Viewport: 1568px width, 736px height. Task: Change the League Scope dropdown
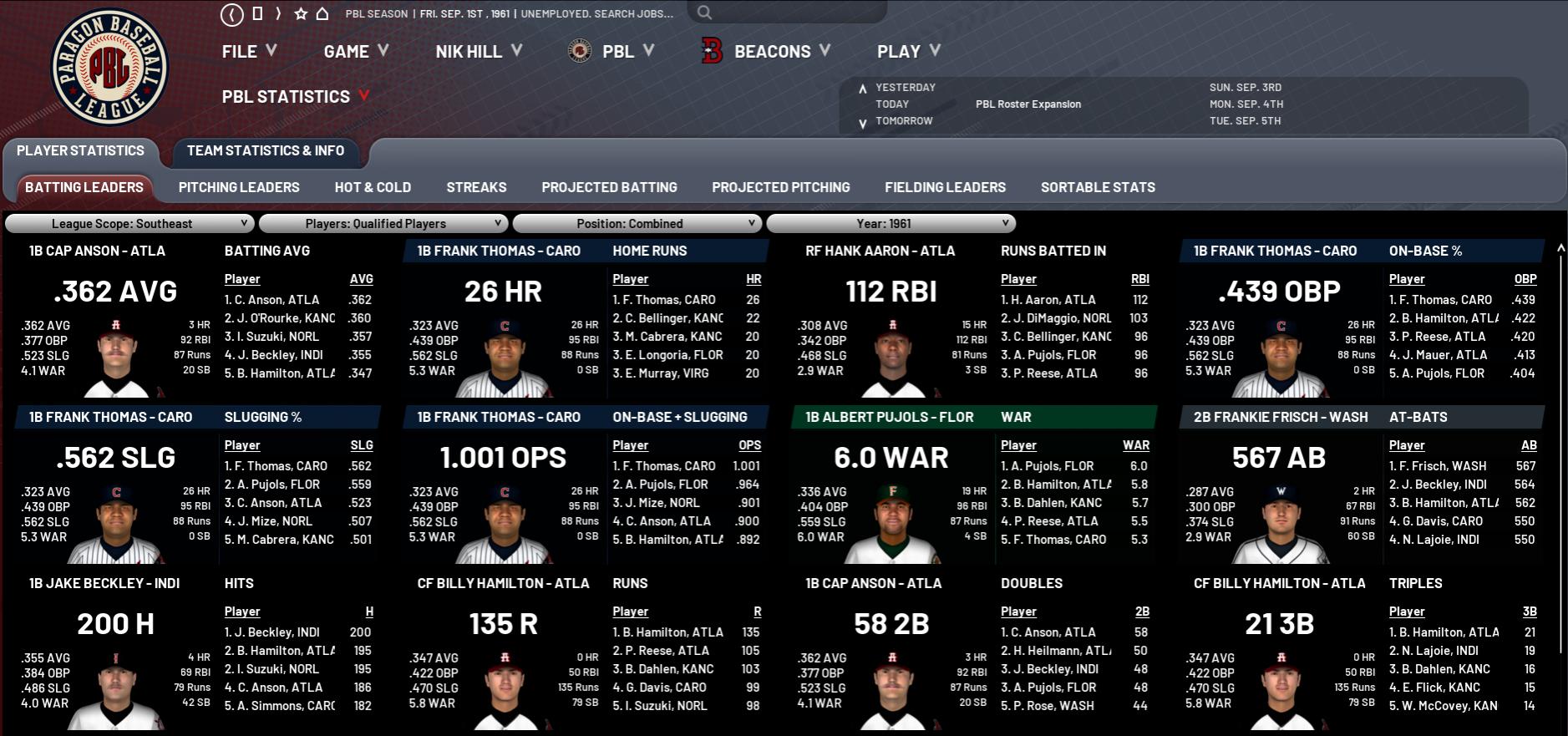129,224
